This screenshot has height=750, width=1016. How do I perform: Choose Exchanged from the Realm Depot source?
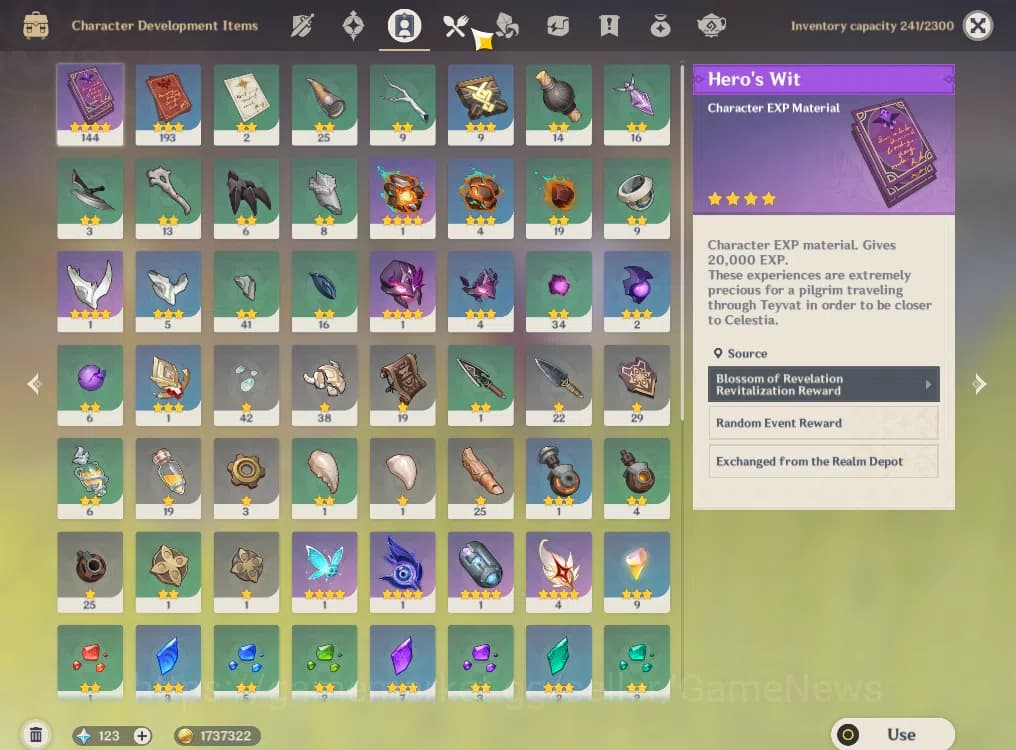click(x=823, y=462)
